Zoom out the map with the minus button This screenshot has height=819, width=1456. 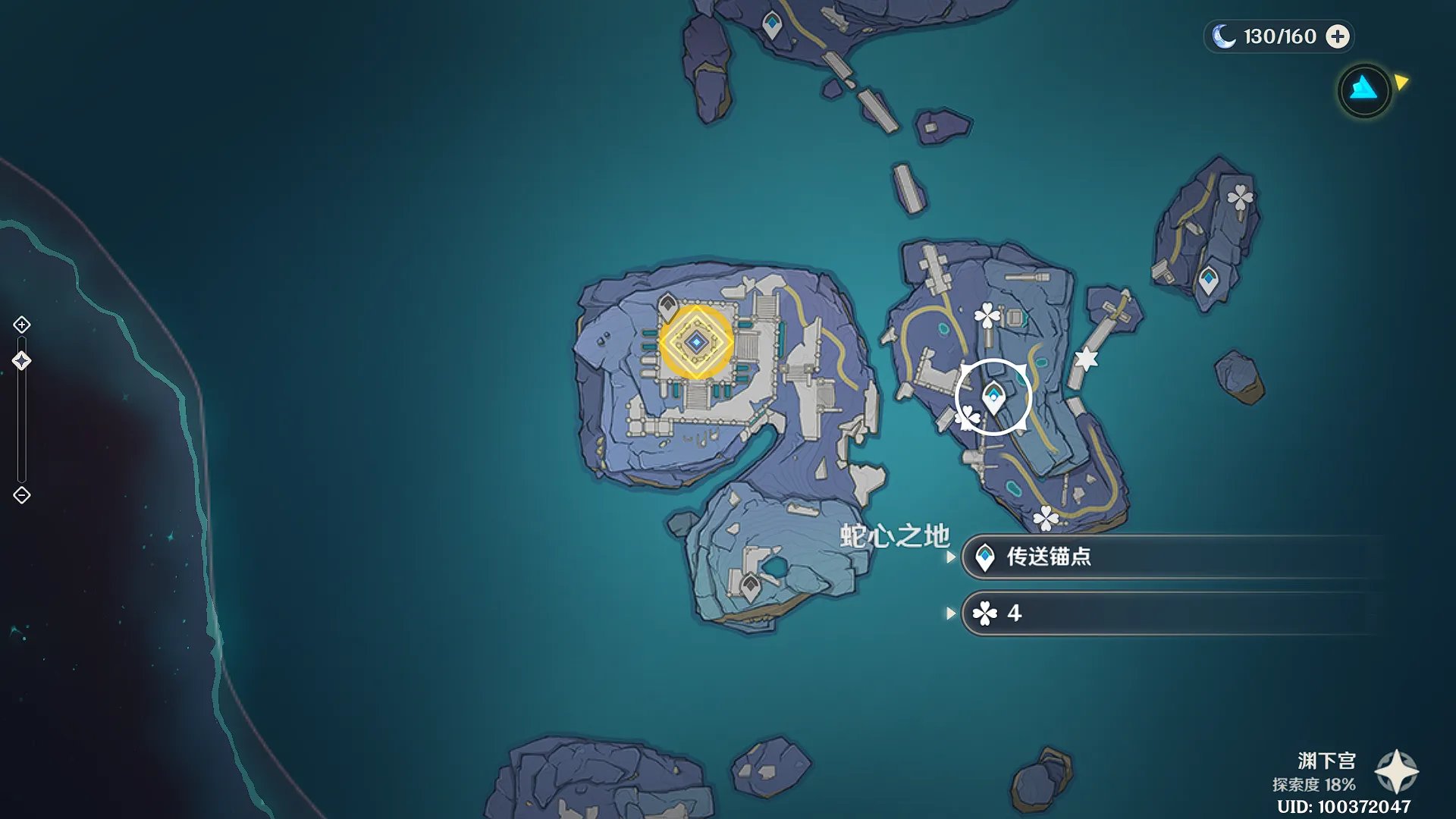[x=22, y=495]
